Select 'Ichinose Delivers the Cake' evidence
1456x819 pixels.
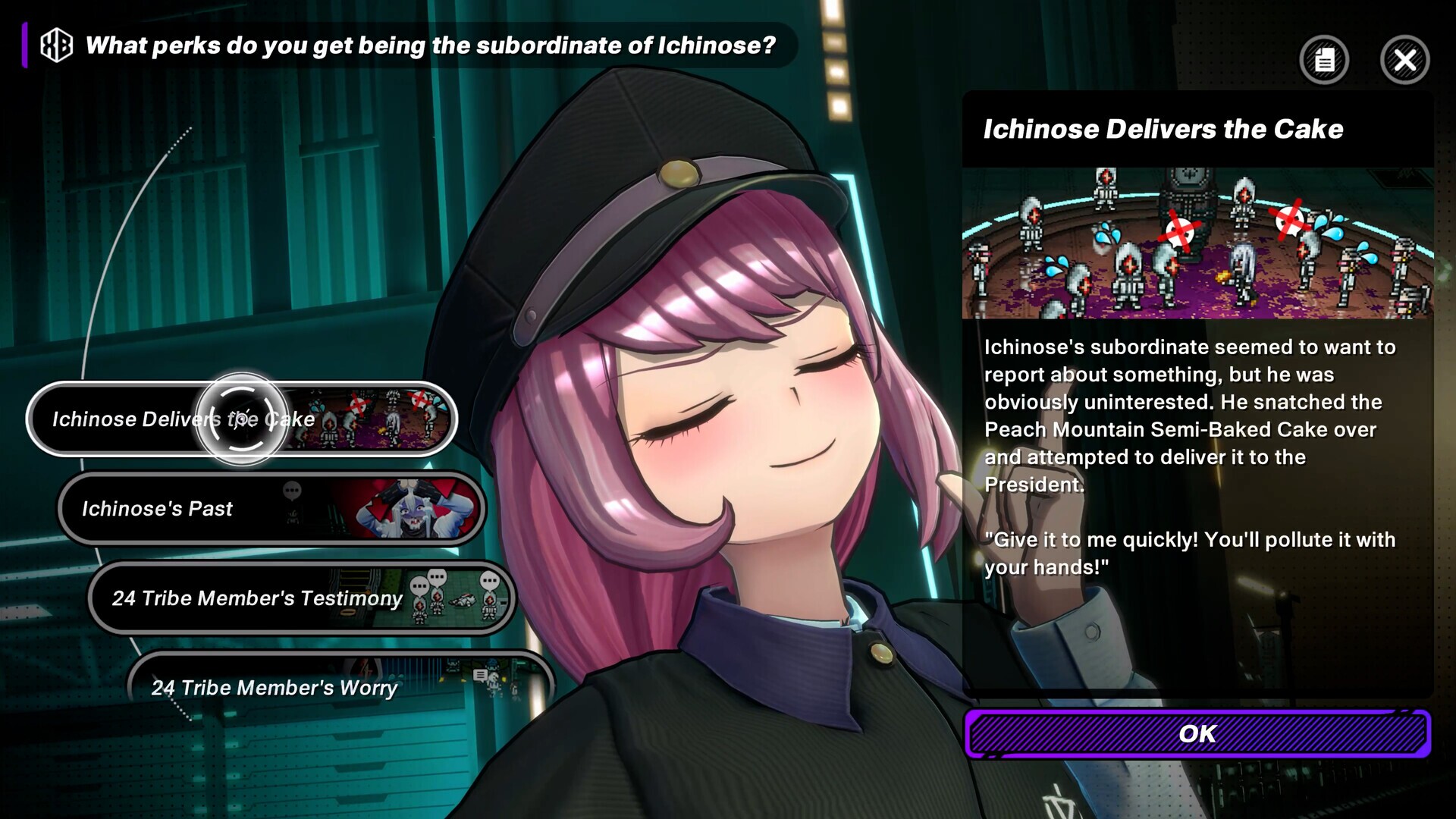click(241, 419)
